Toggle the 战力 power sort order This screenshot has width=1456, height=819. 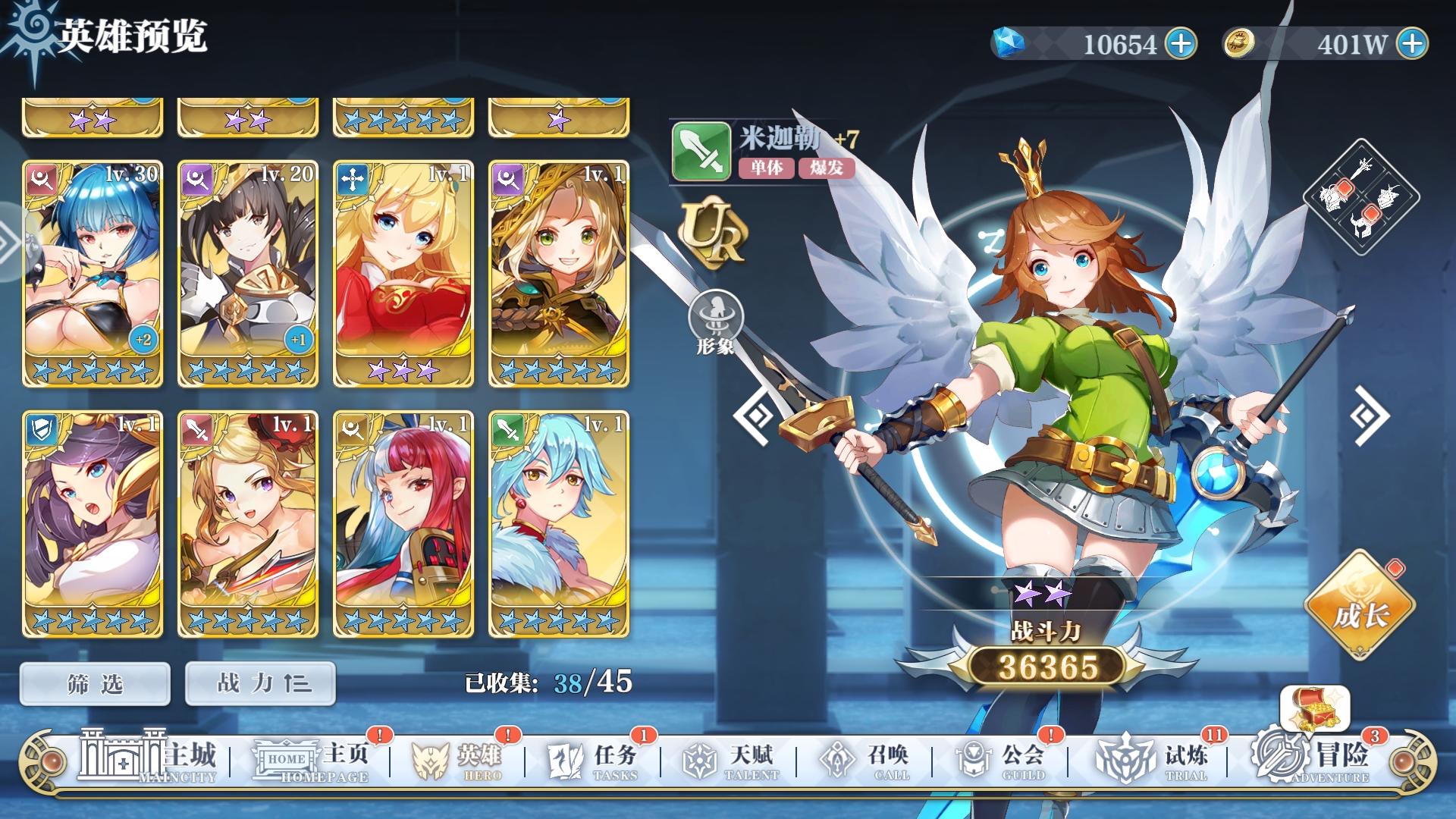pos(259,682)
